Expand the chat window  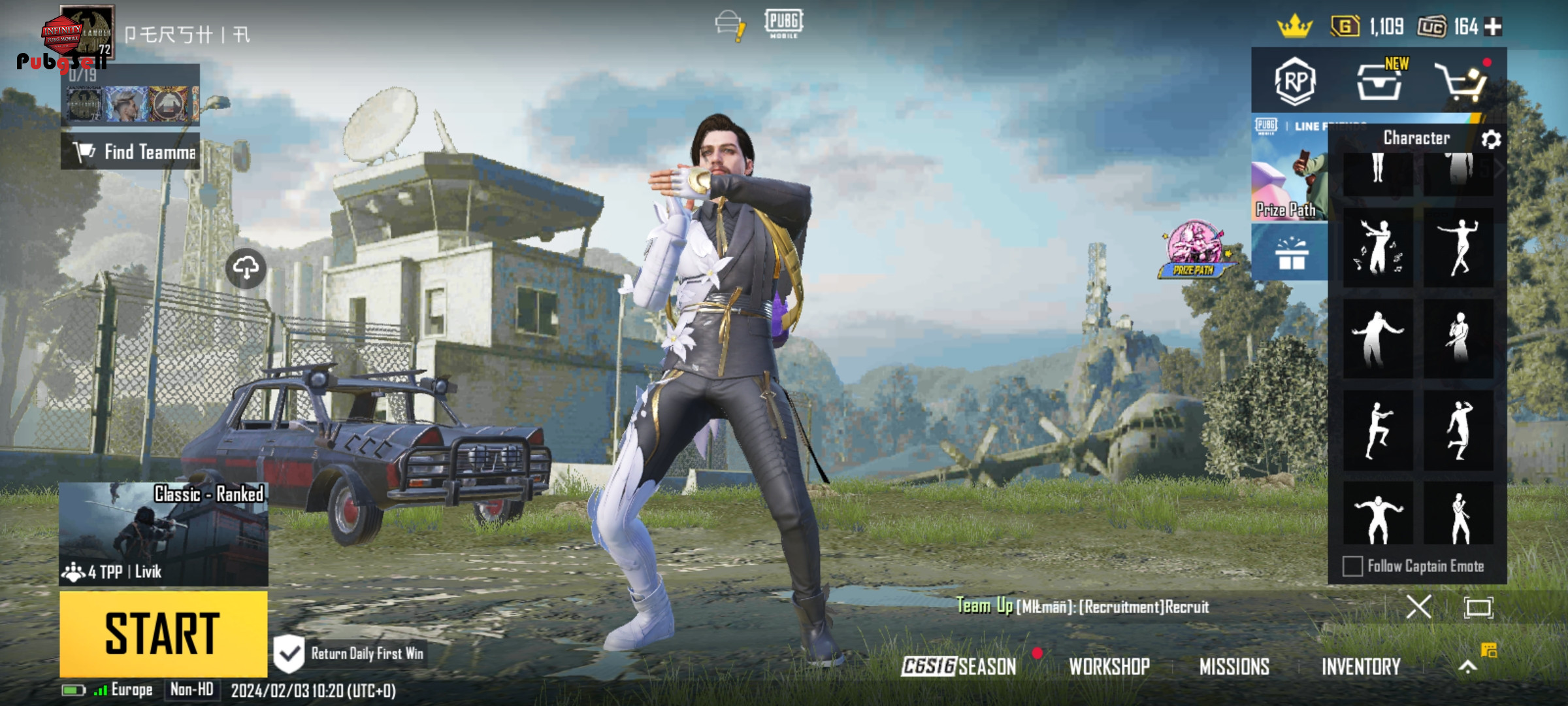pos(1478,607)
